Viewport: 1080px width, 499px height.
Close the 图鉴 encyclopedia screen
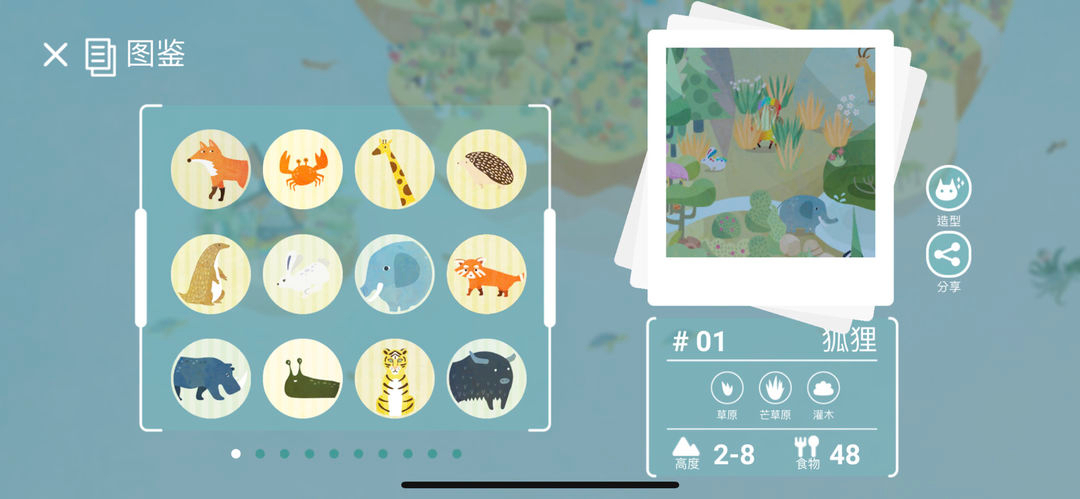[x=55, y=55]
